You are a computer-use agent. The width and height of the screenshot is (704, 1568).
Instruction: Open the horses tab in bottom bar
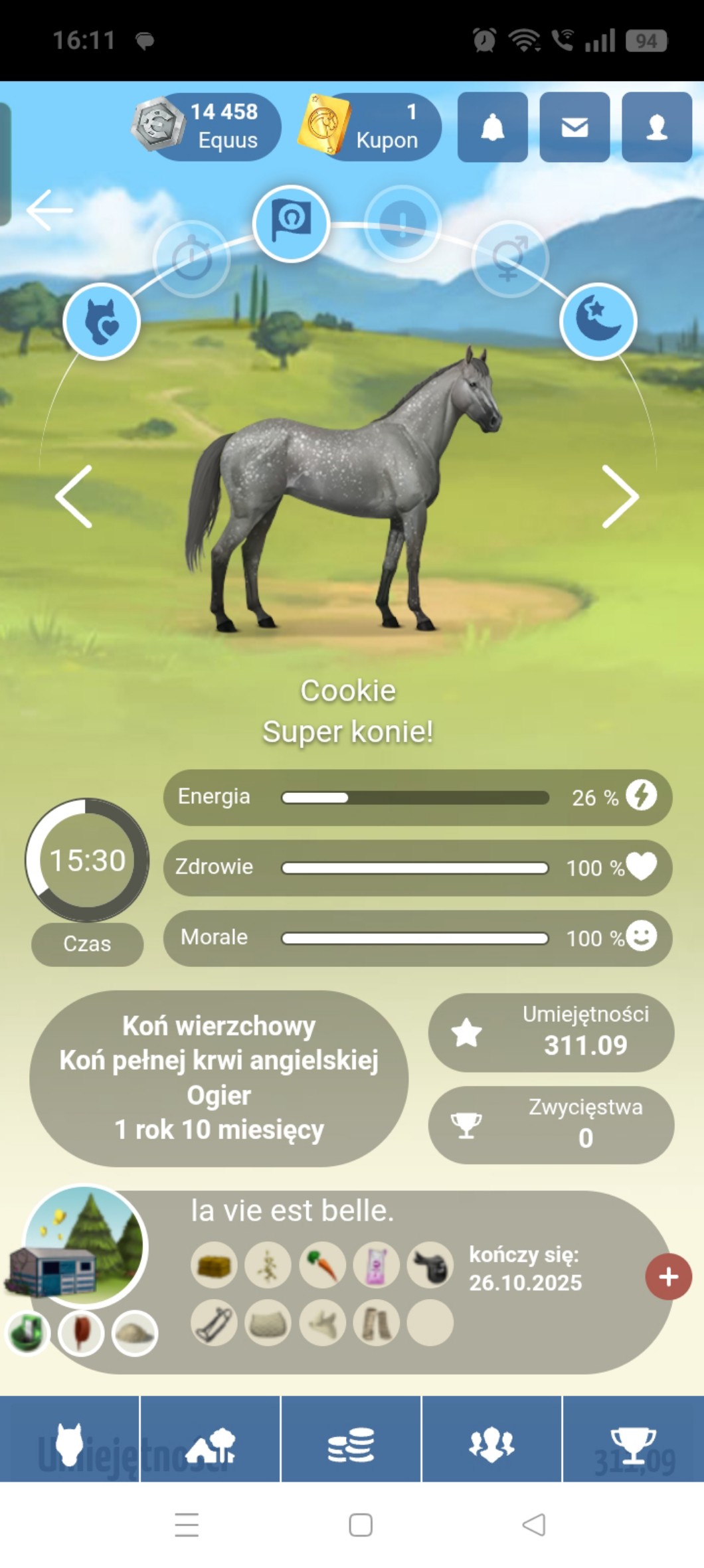tap(70, 1444)
